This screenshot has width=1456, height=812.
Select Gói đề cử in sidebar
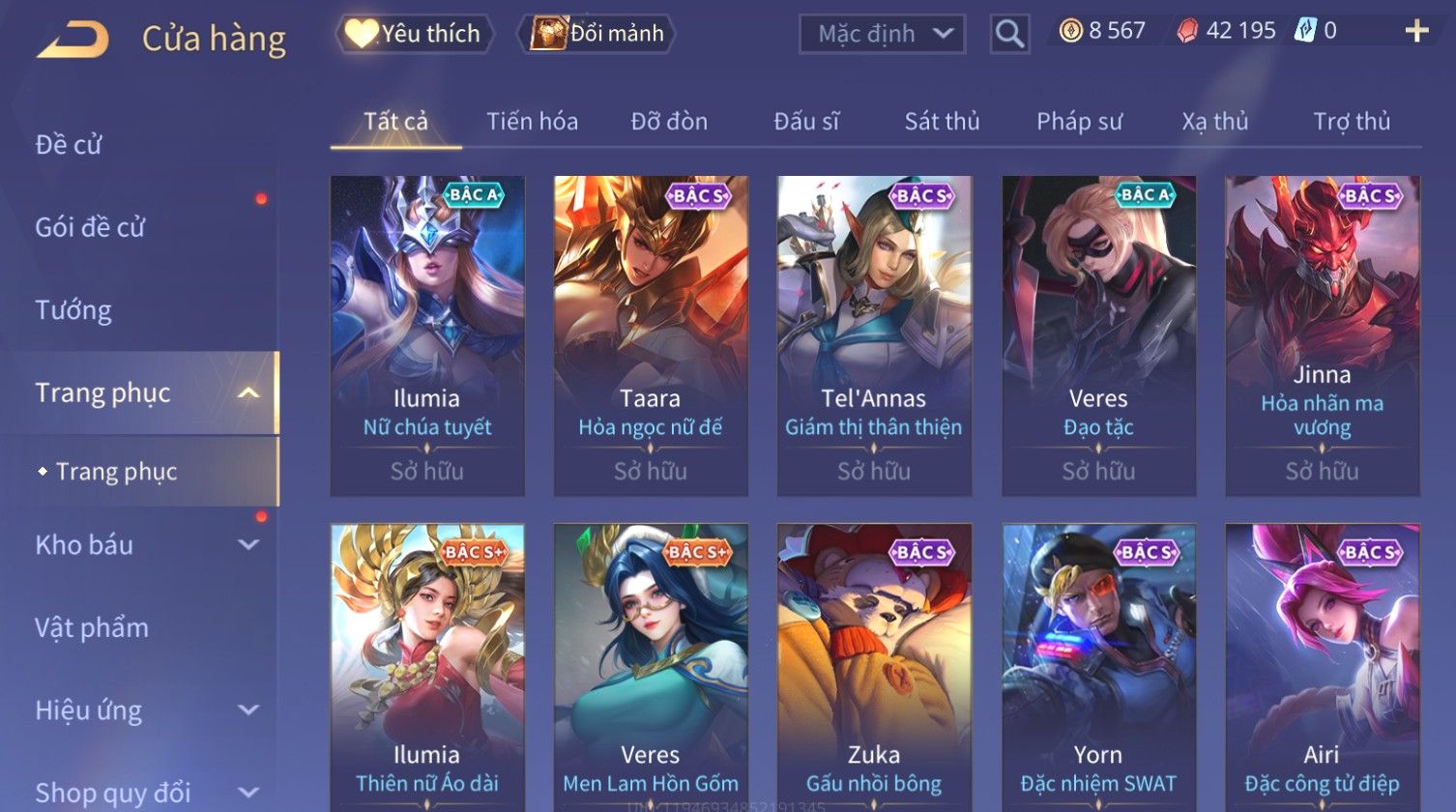(90, 227)
